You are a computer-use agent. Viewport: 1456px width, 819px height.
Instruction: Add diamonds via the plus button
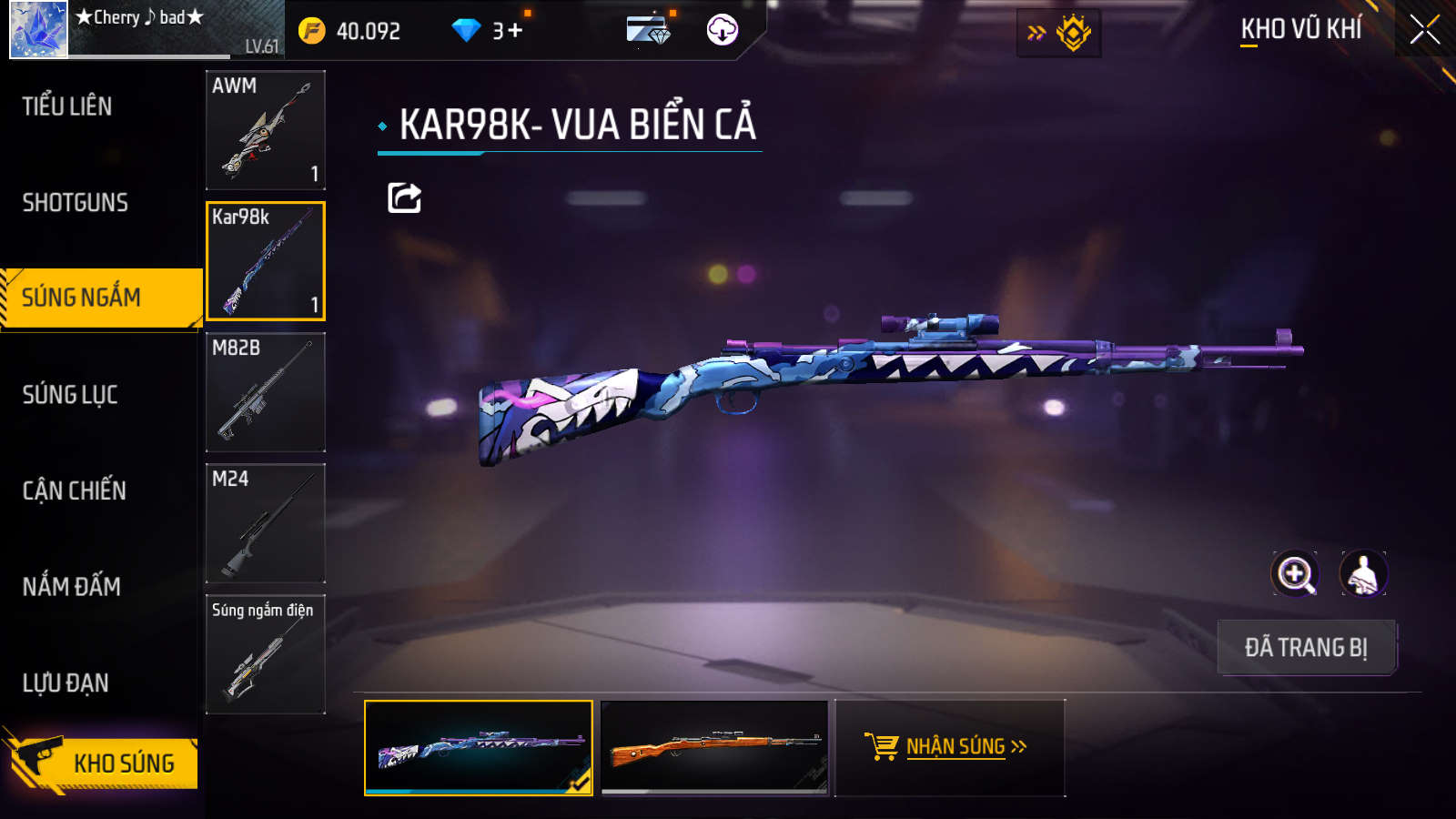click(515, 31)
